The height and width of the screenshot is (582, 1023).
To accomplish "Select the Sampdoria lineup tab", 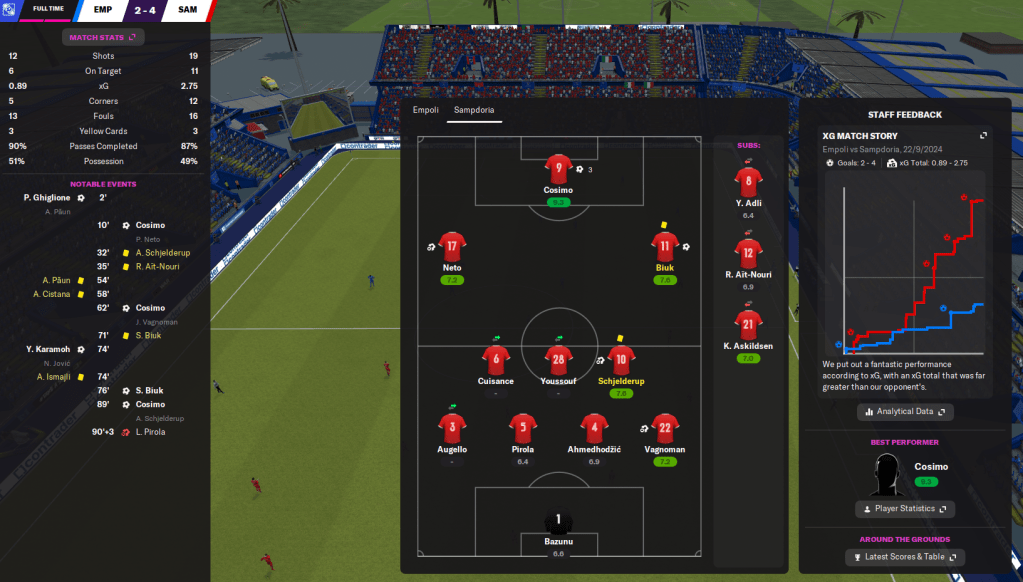I will [x=474, y=109].
